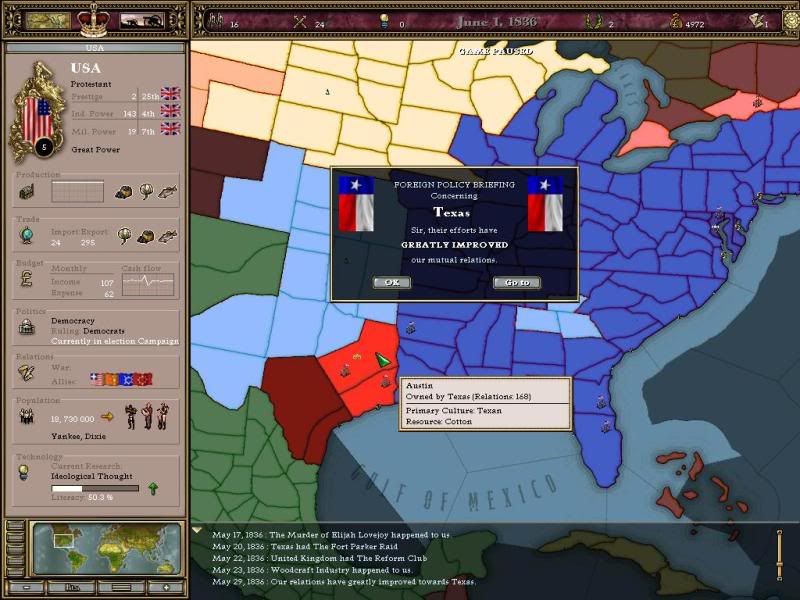This screenshot has width=800, height=600.
Task: Click the world minimap
Action: click(105, 548)
